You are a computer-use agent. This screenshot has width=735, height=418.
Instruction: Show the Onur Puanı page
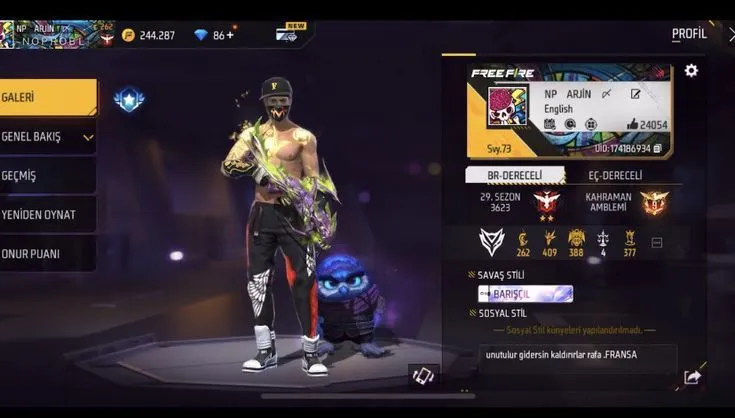coord(46,253)
